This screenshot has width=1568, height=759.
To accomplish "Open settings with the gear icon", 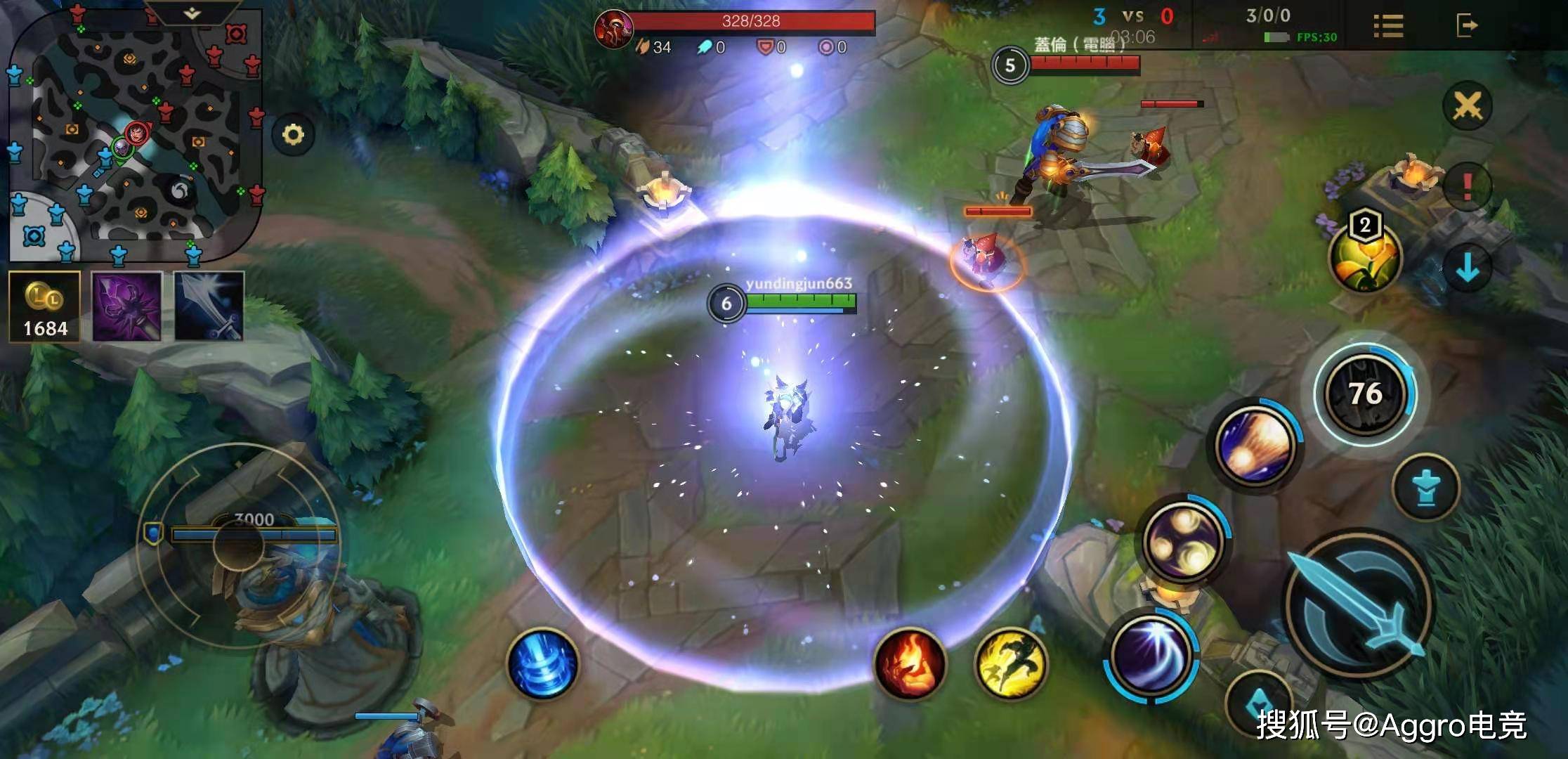I will (293, 134).
